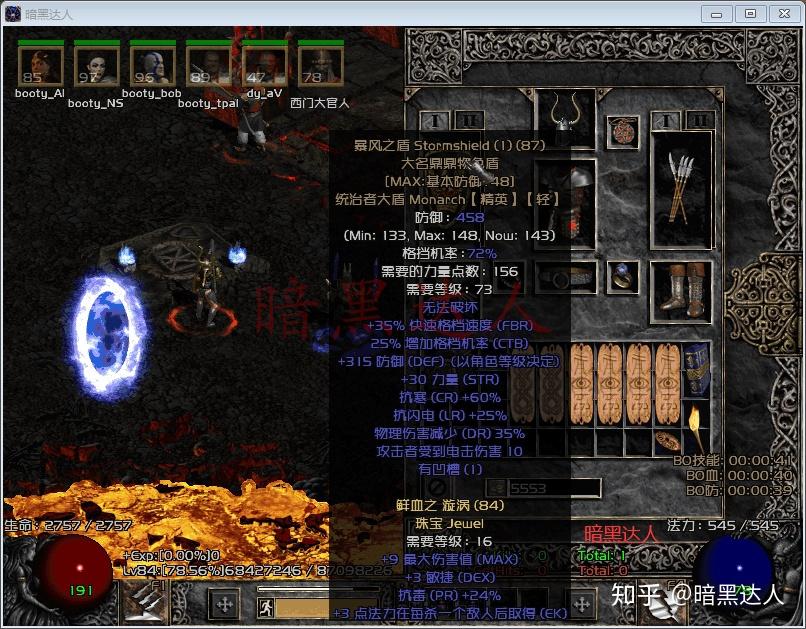Select the blue gem ring slot
Viewport: 806px width, 629px height.
click(x=624, y=275)
